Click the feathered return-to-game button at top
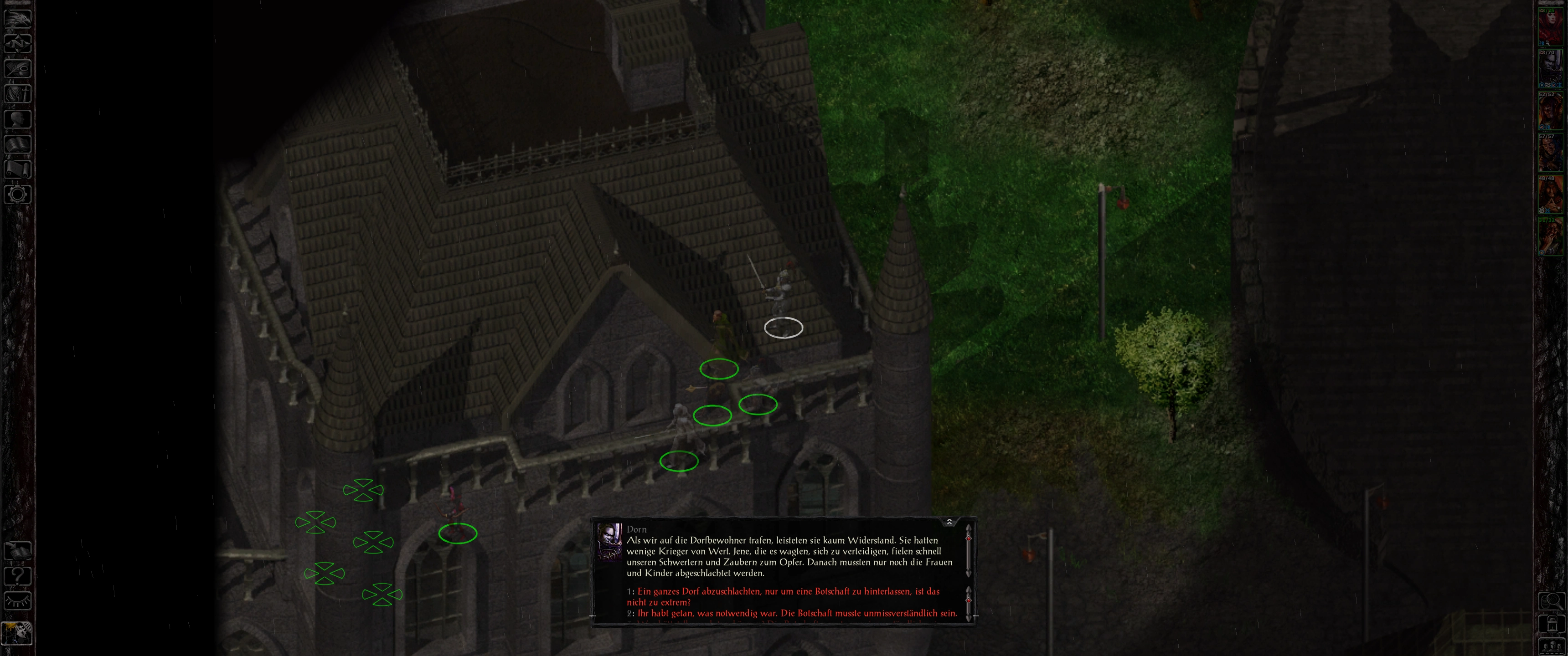The image size is (1568, 656). pyautogui.click(x=17, y=18)
